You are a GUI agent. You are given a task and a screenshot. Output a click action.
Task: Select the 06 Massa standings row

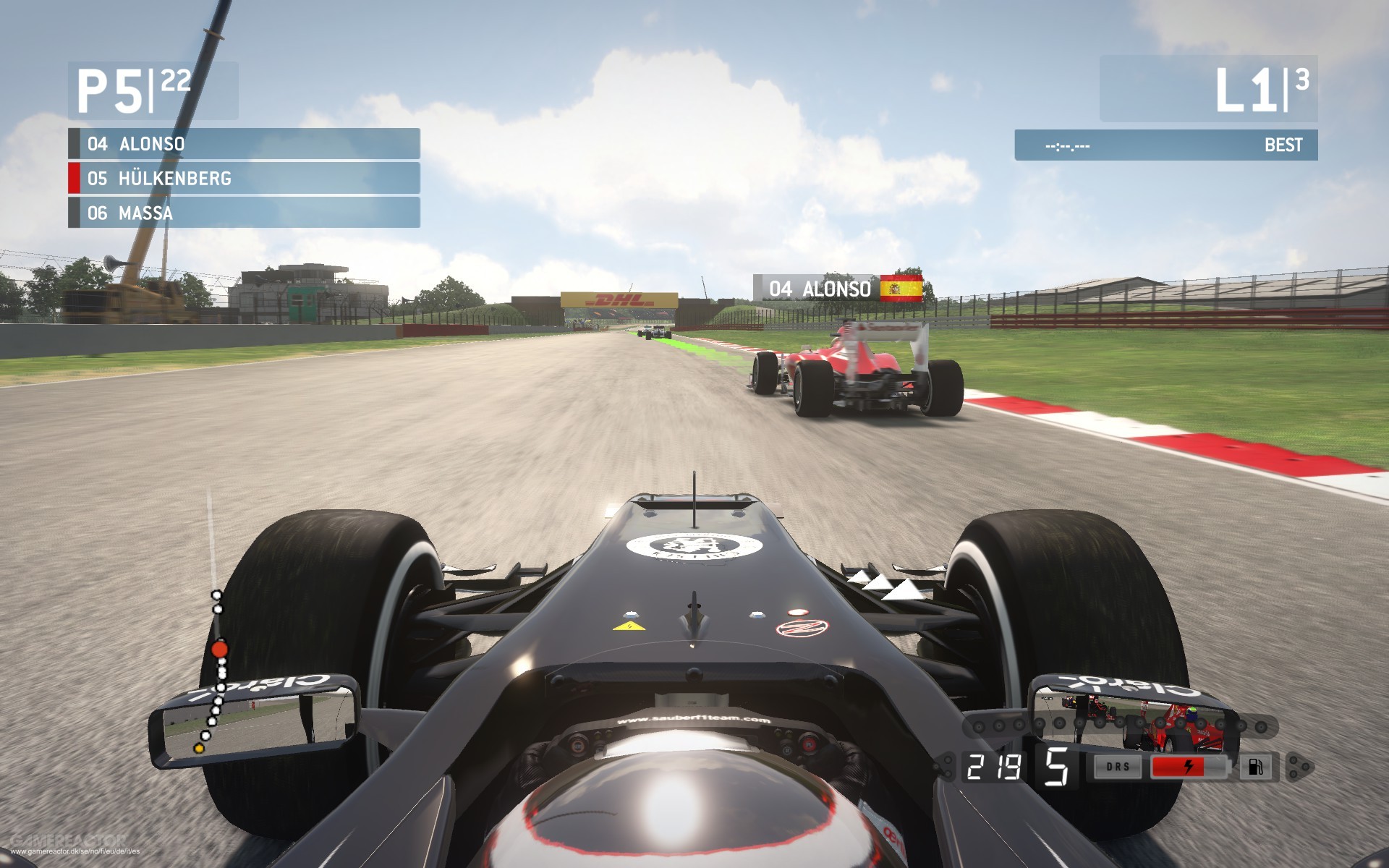[244, 213]
